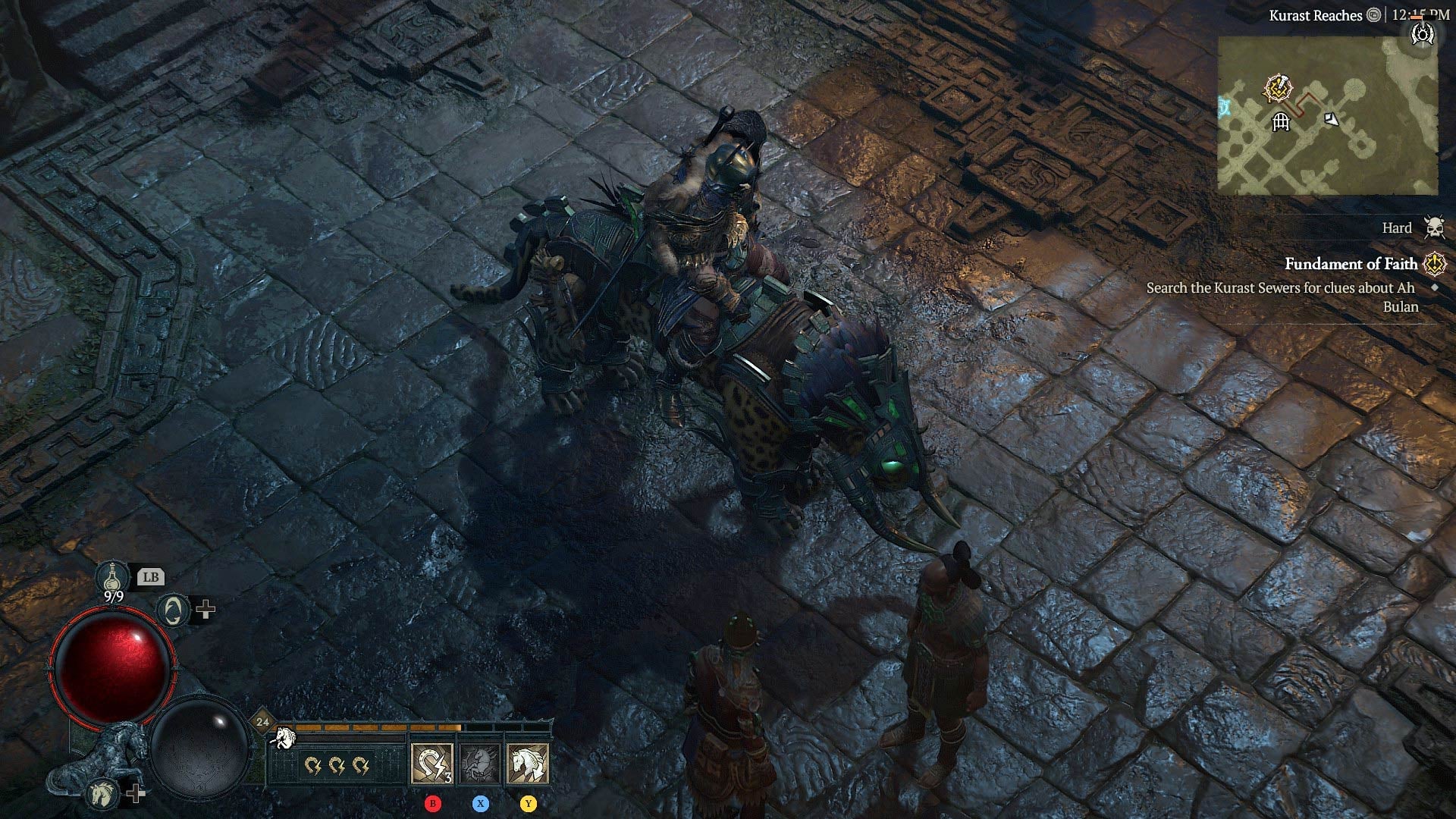The width and height of the screenshot is (1456, 819).
Task: Click the LB button prompt near the potion
Action: tap(152, 578)
